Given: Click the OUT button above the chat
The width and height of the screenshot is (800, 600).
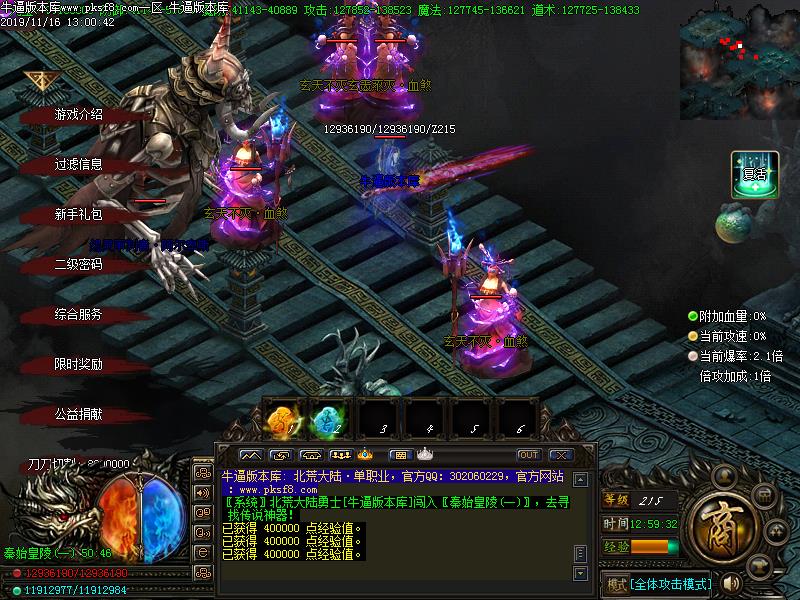Looking at the screenshot, I should click(x=529, y=455).
